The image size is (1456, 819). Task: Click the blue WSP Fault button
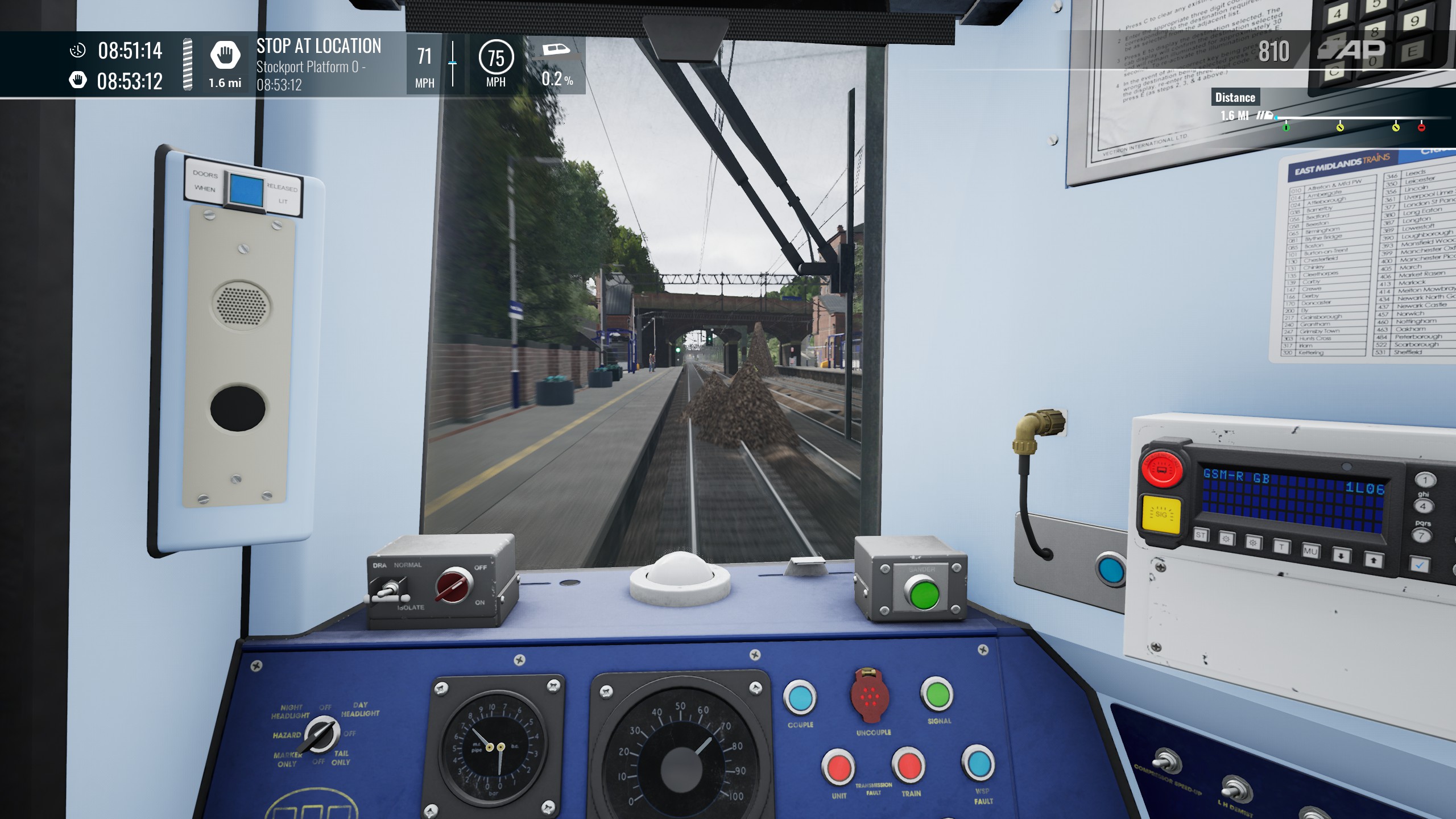(x=978, y=764)
